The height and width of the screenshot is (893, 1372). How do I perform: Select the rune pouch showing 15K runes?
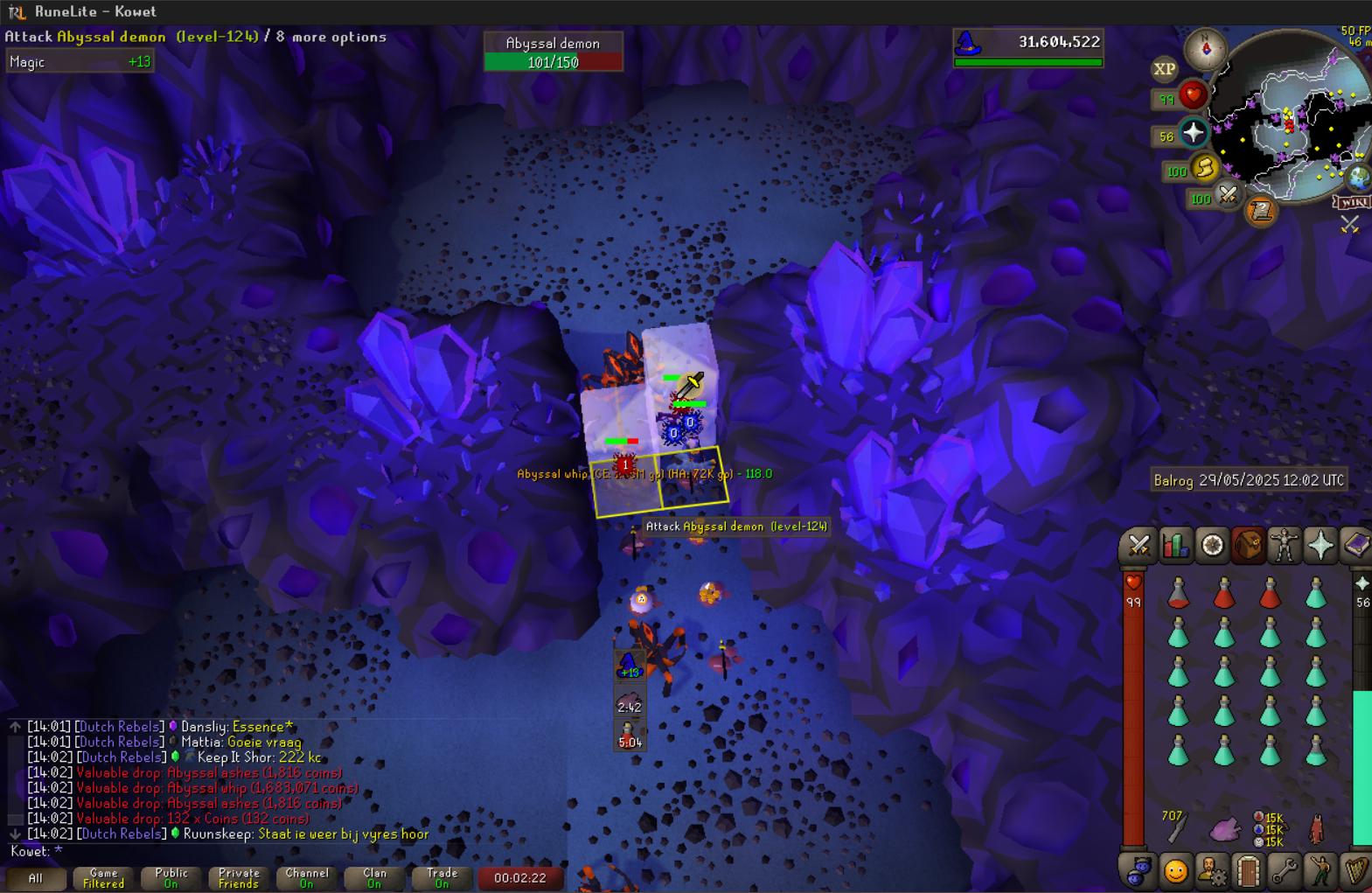pyautogui.click(x=1269, y=829)
